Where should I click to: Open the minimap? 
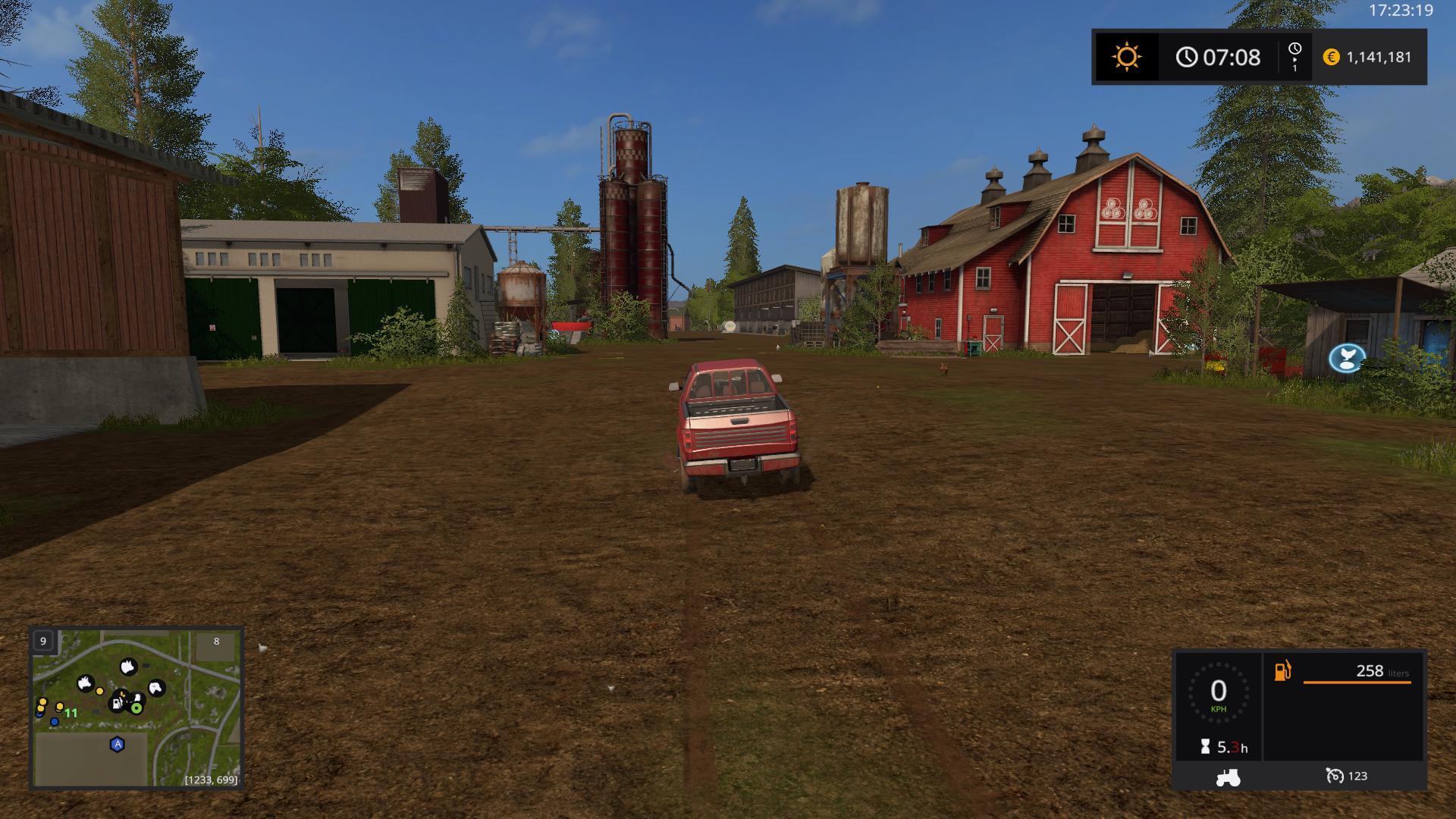(136, 708)
